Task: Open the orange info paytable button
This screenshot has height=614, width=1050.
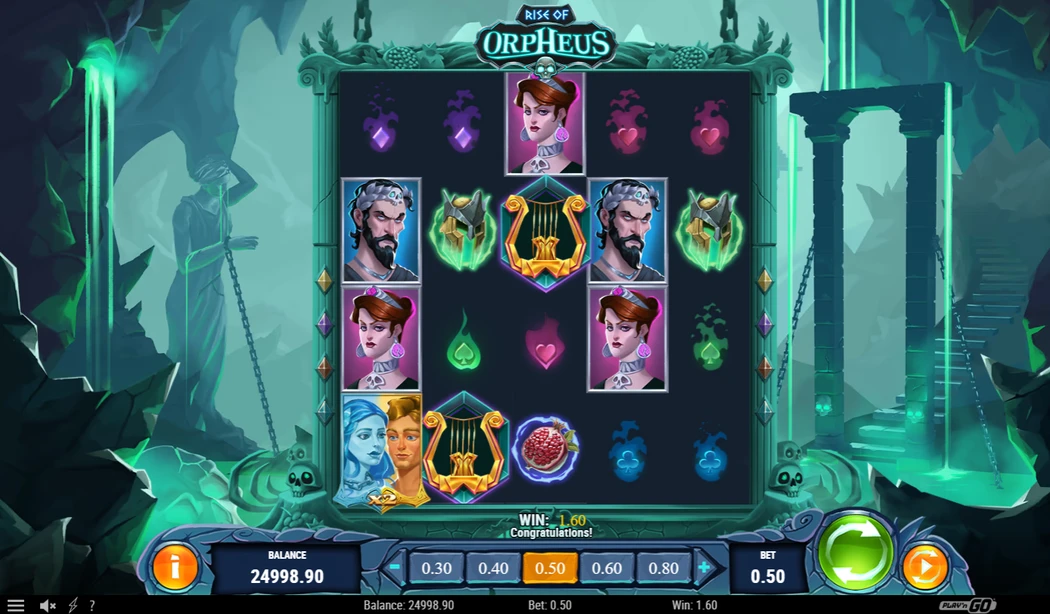Action: pos(175,568)
